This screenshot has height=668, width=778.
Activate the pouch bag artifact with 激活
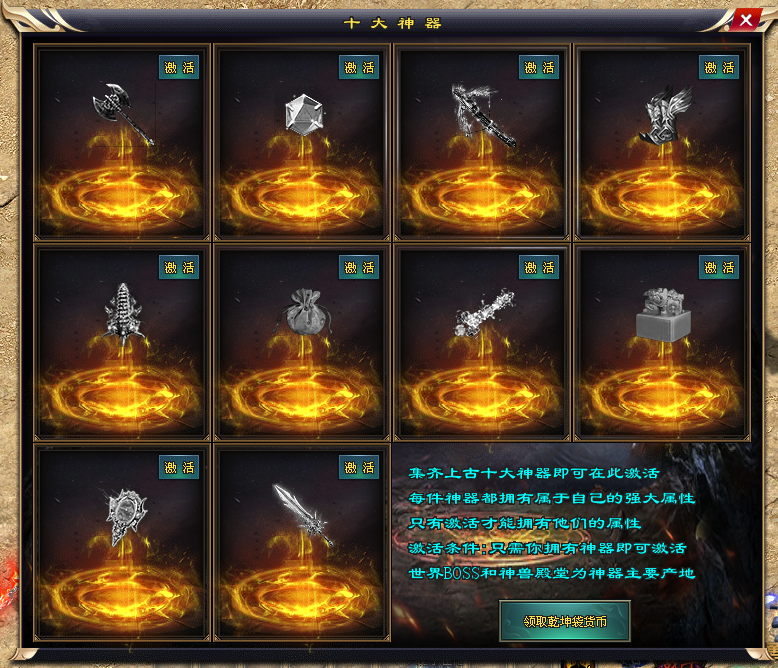tap(359, 268)
